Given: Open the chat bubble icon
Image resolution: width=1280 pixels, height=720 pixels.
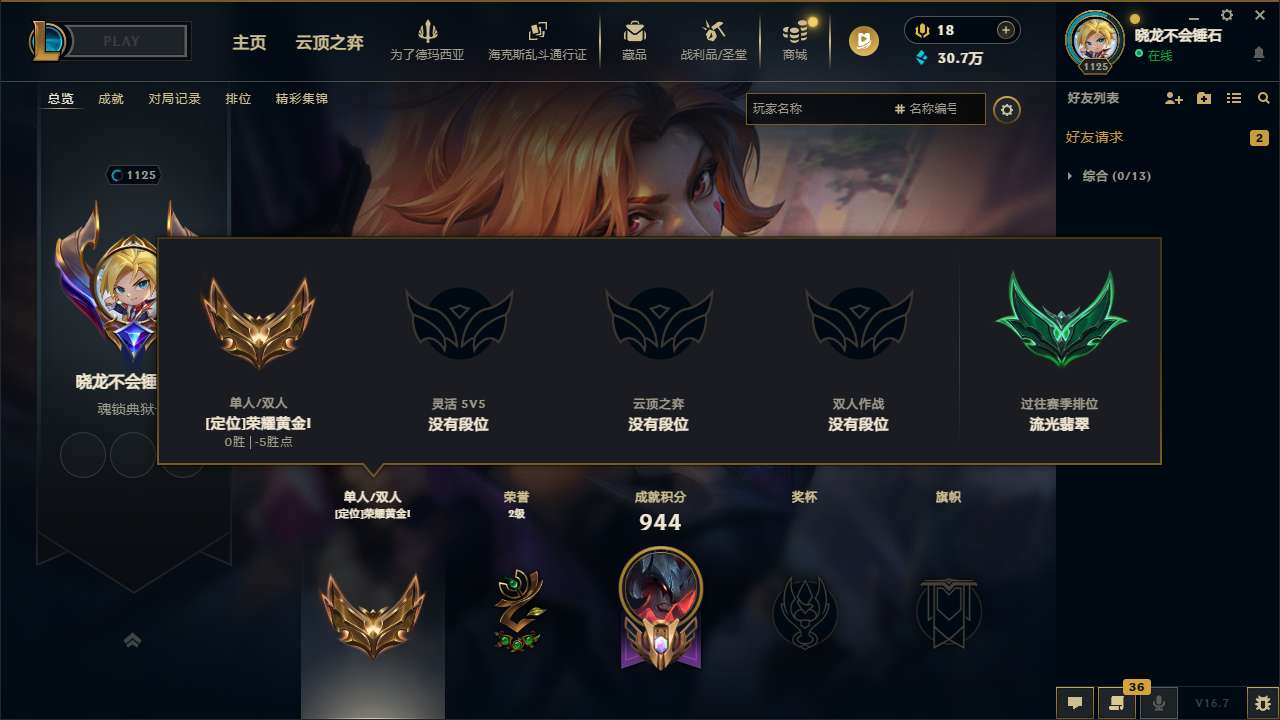Looking at the screenshot, I should coord(1074,703).
